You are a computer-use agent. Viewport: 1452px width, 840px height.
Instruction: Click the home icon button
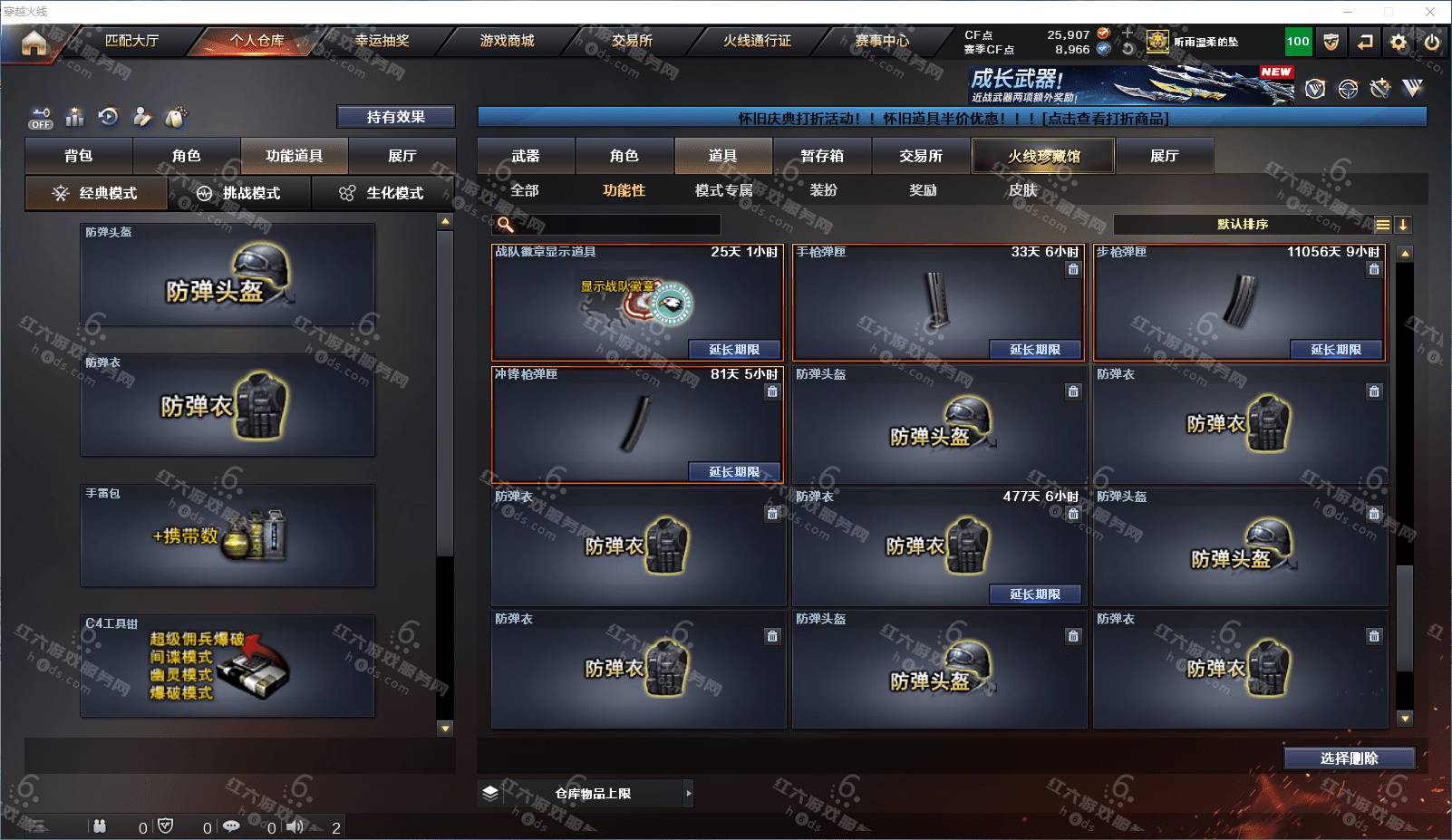tap(34, 43)
